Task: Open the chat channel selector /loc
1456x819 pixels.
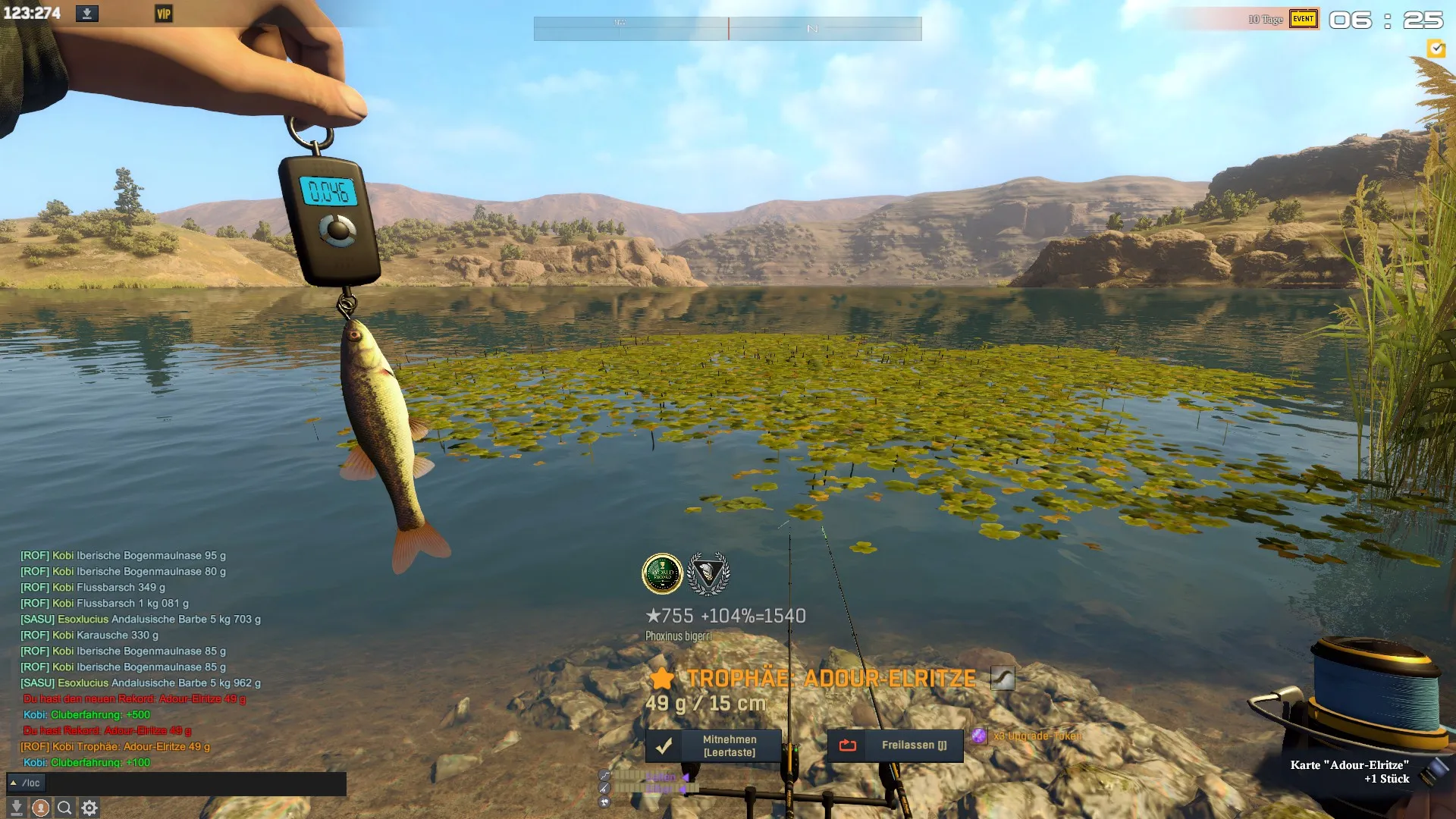Action: click(26, 783)
